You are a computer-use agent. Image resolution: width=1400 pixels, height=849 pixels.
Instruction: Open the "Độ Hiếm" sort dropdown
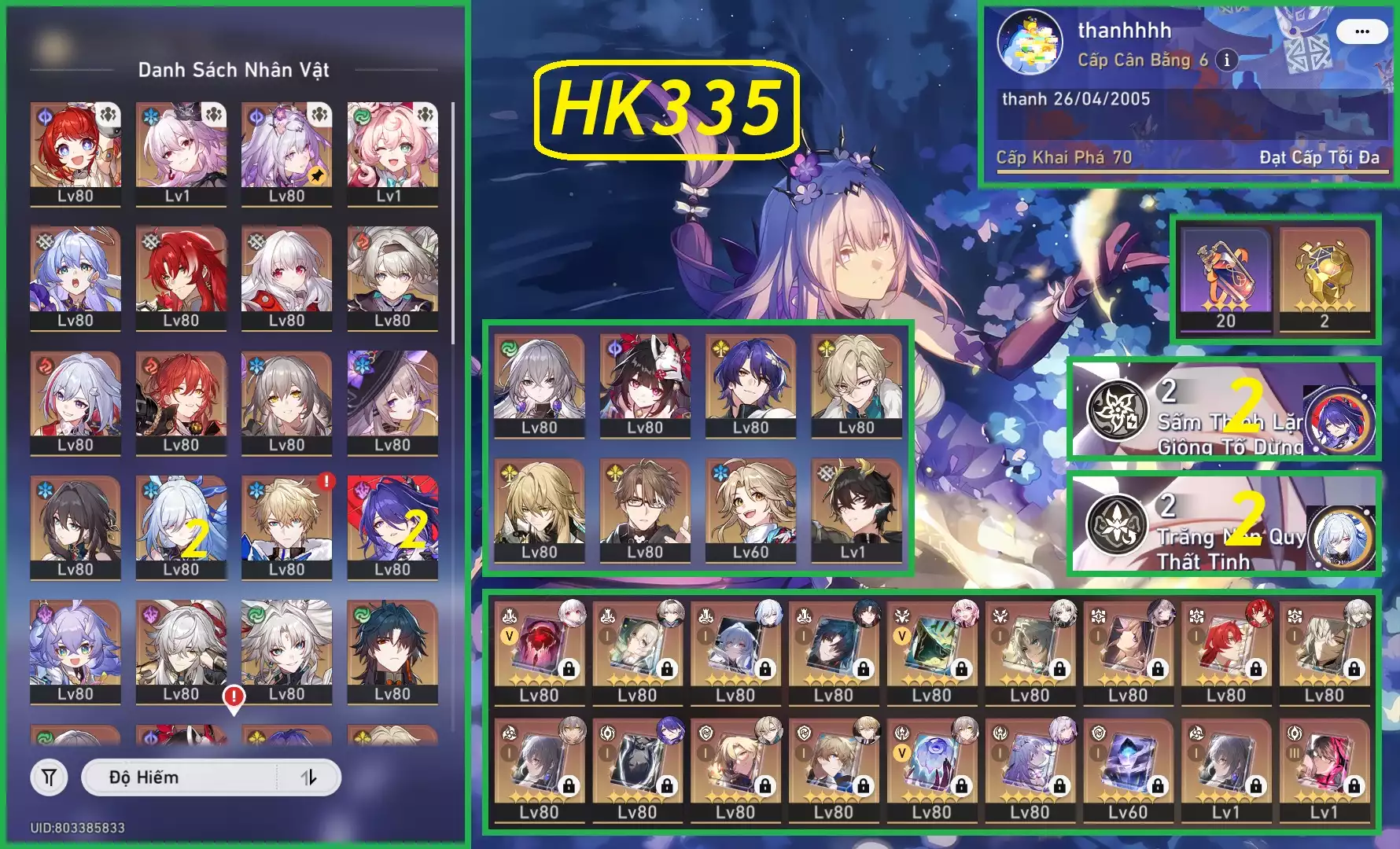(179, 777)
